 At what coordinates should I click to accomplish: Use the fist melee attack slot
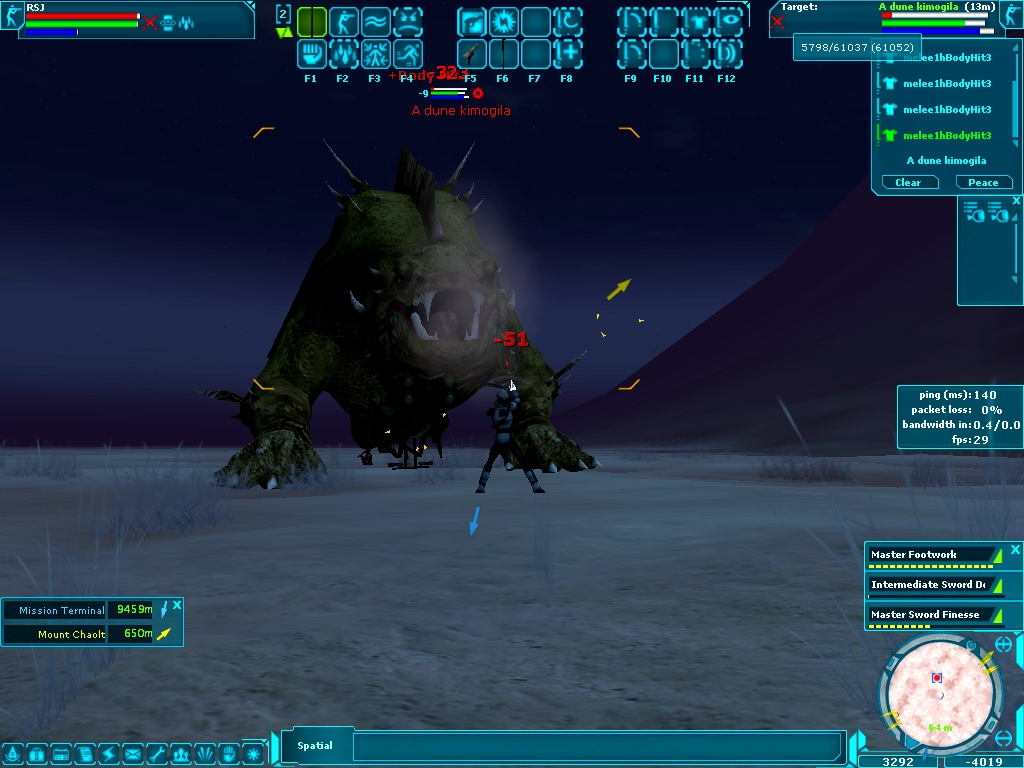pos(311,53)
